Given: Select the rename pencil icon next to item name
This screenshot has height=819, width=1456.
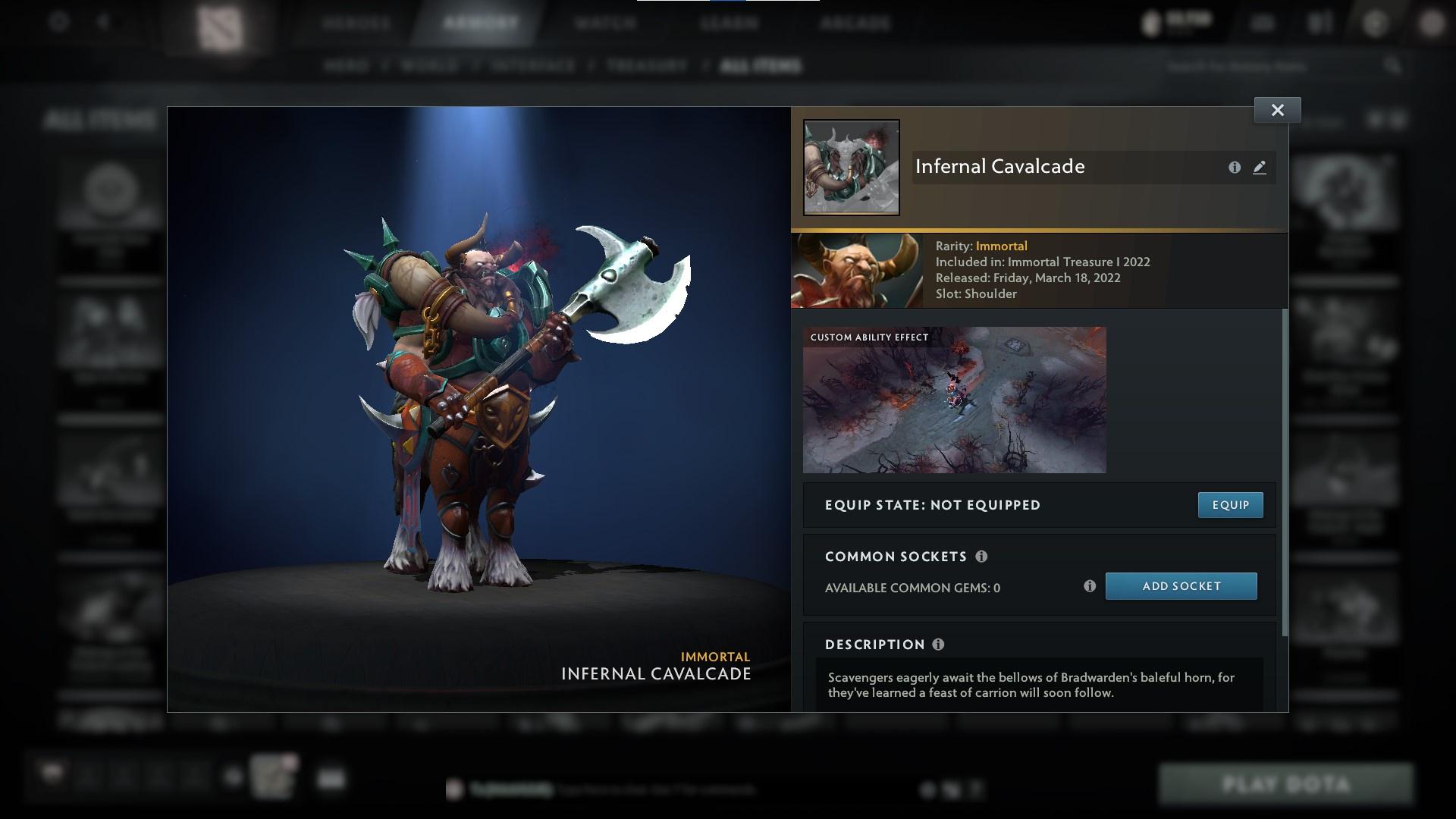Looking at the screenshot, I should click(1260, 168).
